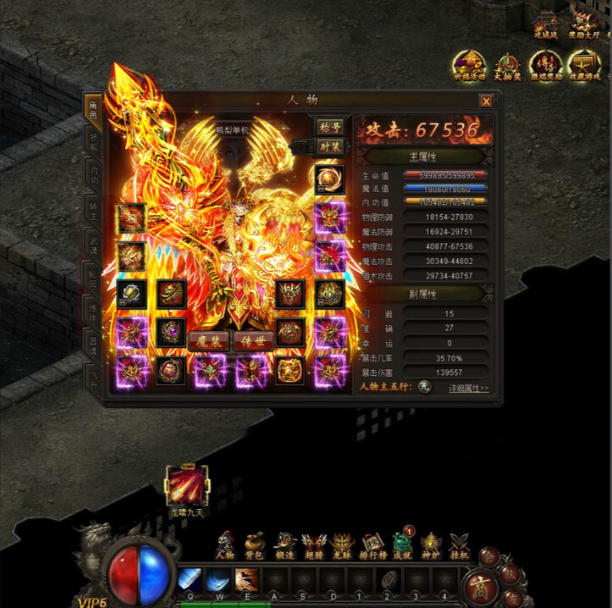Open the 挂机 auto-battle icon
612x608 pixels.
pos(460,545)
